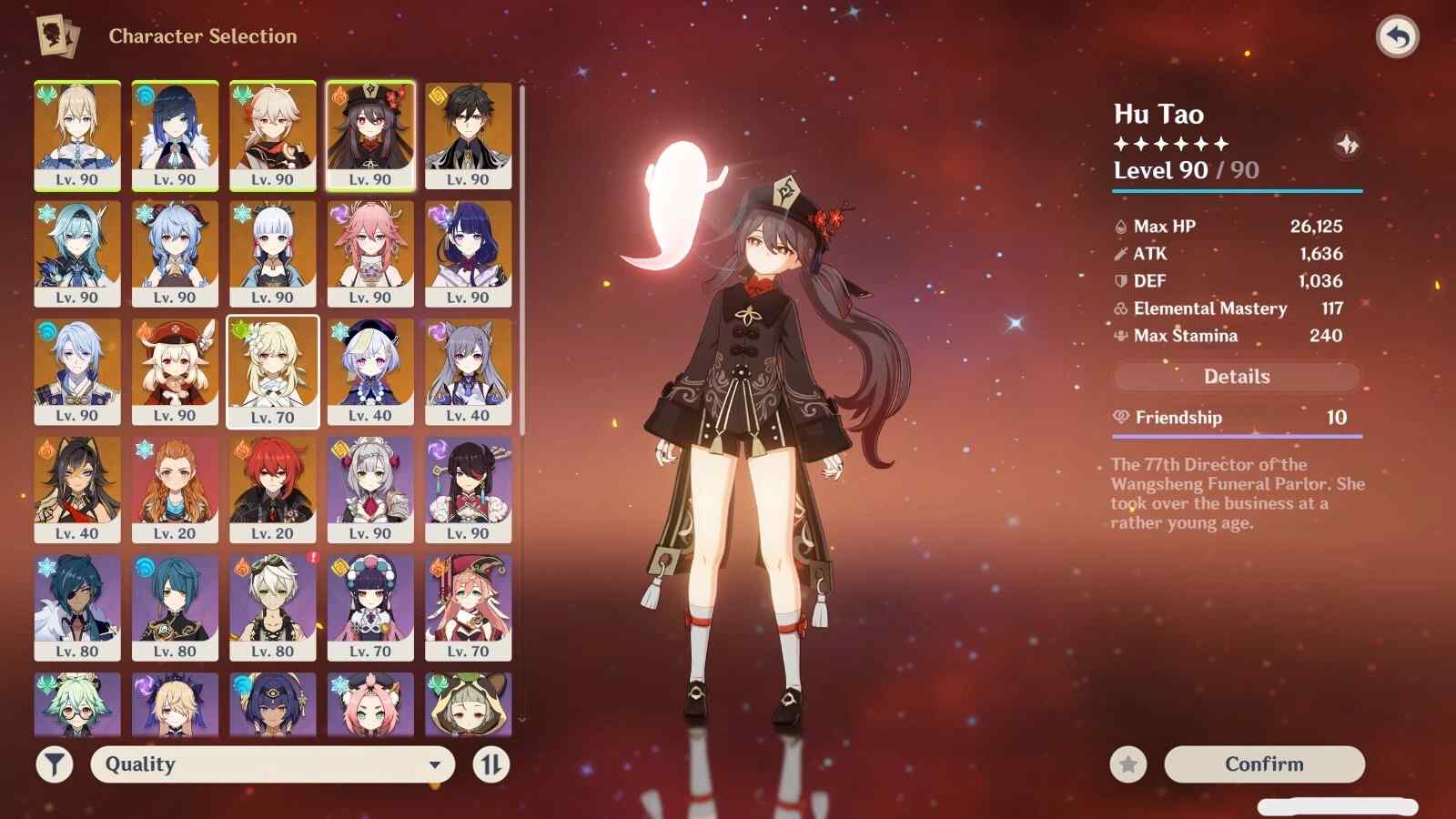Select Ganyu in the character list
Screen dimensions: 1456x819
coord(175,253)
